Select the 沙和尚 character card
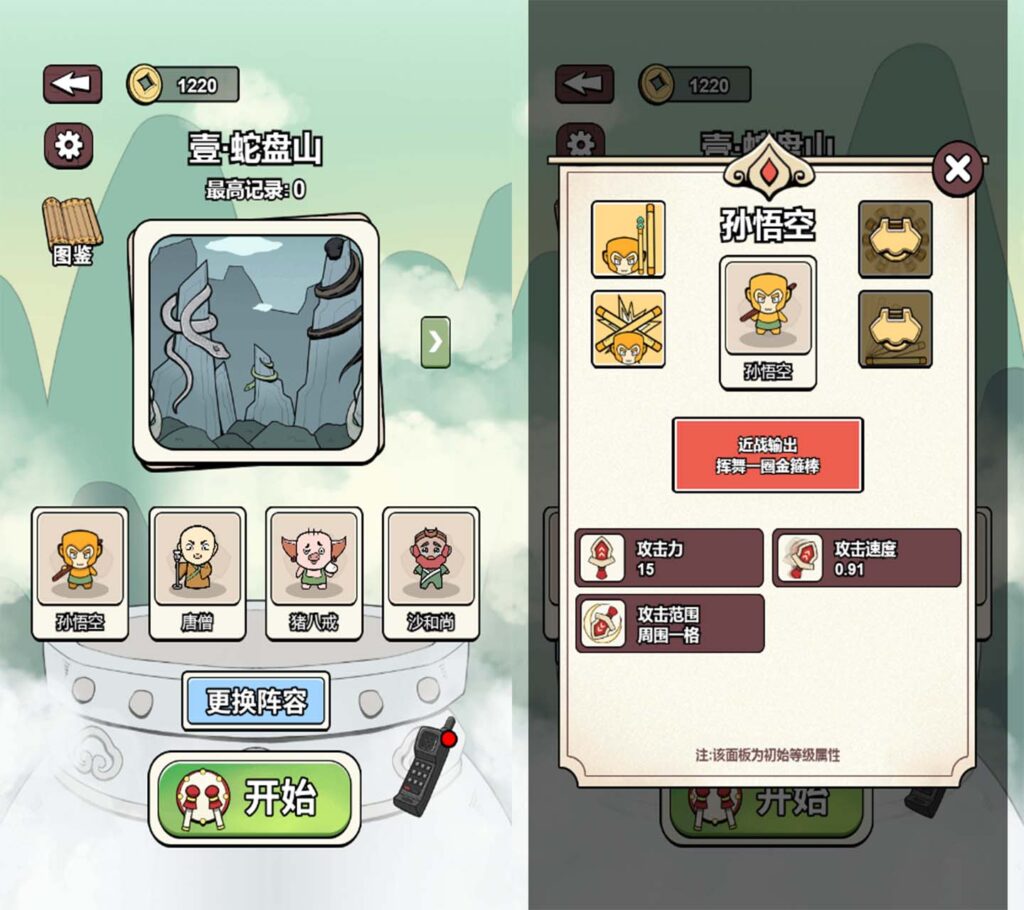 [x=431, y=572]
